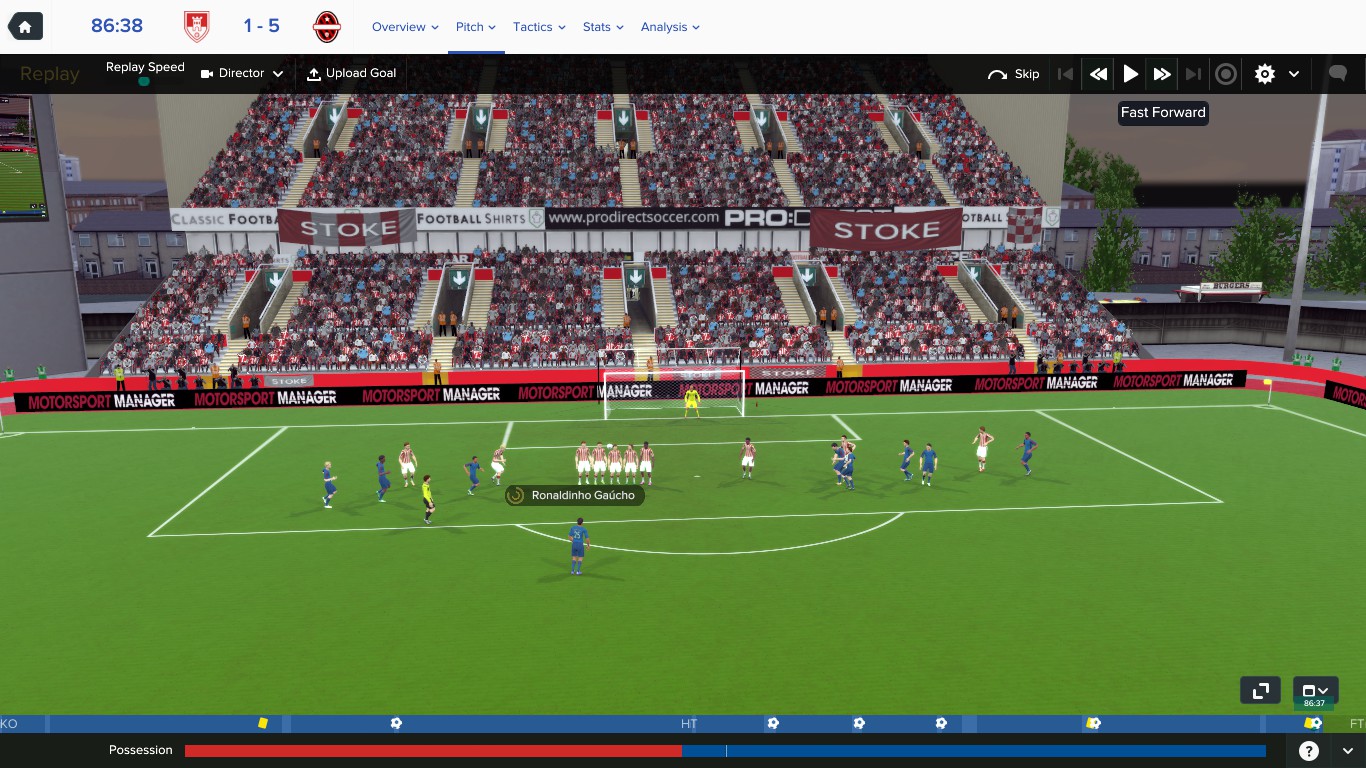The image size is (1366, 768).
Task: Select the Rewind icon
Action: [1097, 73]
